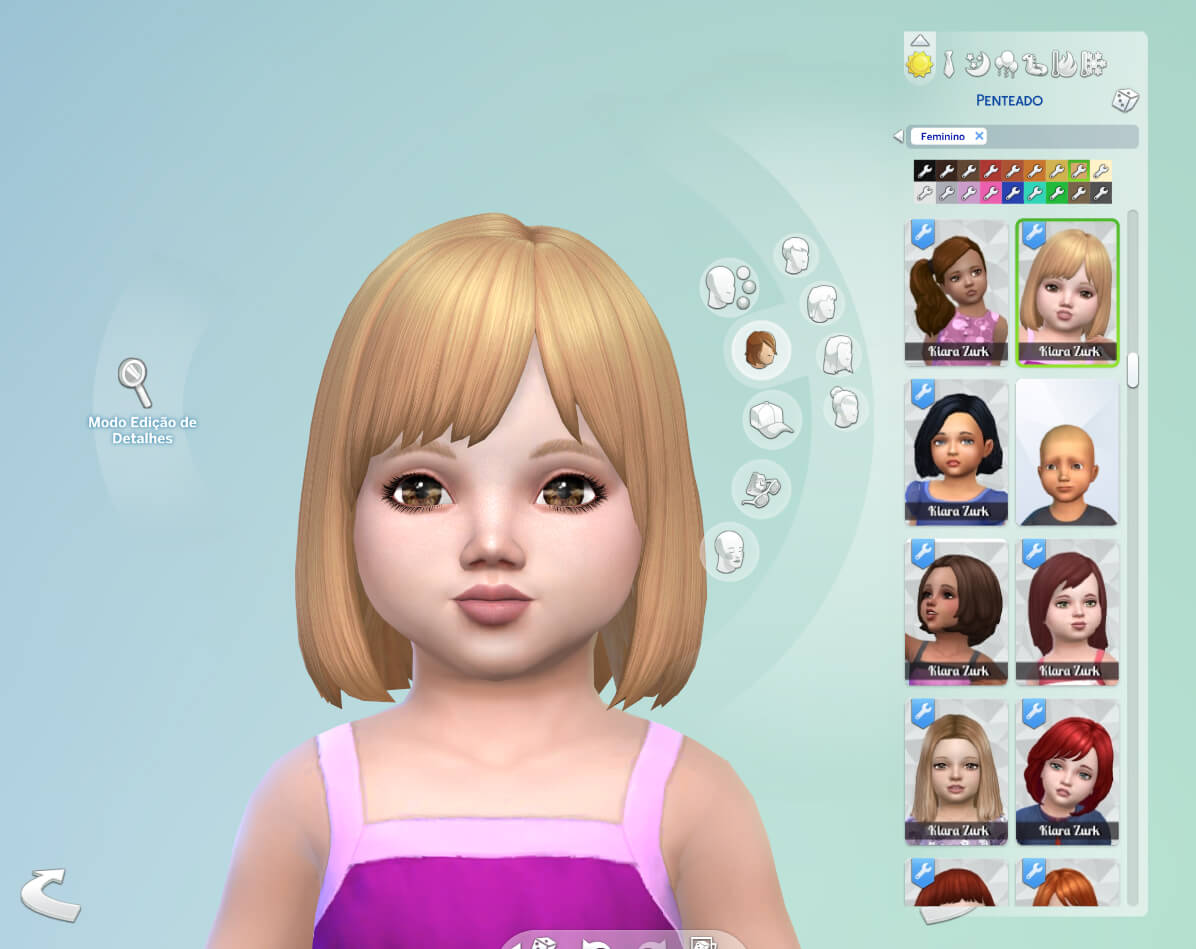Choose the bald head hairstyle option
This screenshot has height=949, width=1196.
(x=1067, y=452)
